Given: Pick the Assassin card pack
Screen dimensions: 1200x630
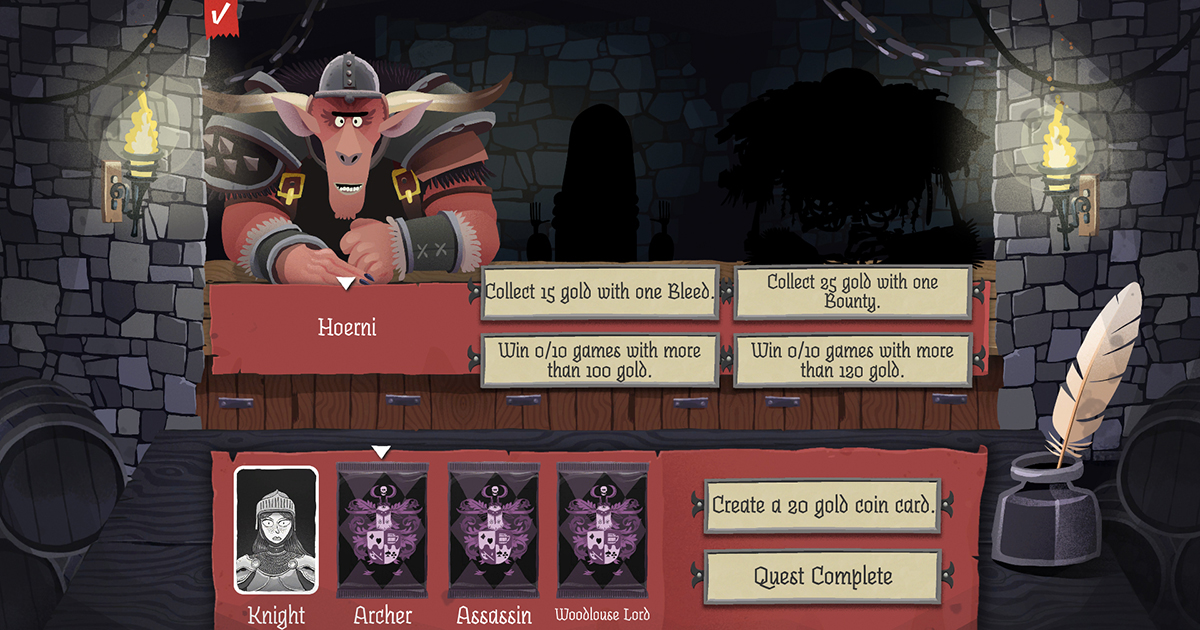Looking at the screenshot, I should [493, 530].
